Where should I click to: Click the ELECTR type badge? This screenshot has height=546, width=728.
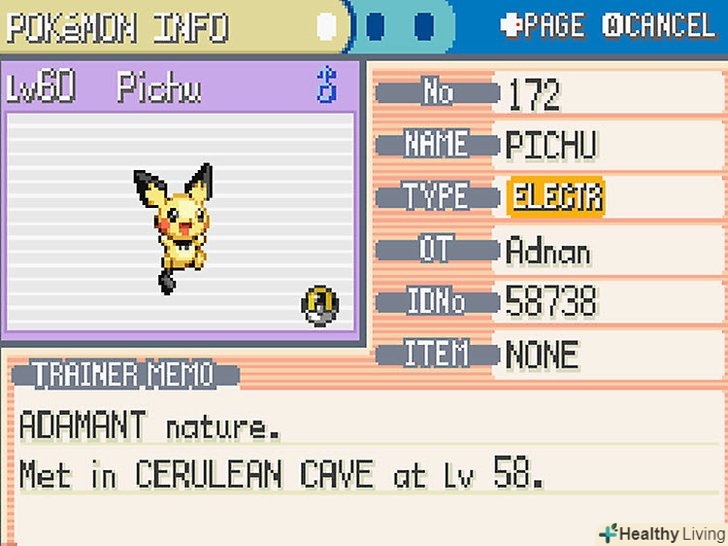556,197
